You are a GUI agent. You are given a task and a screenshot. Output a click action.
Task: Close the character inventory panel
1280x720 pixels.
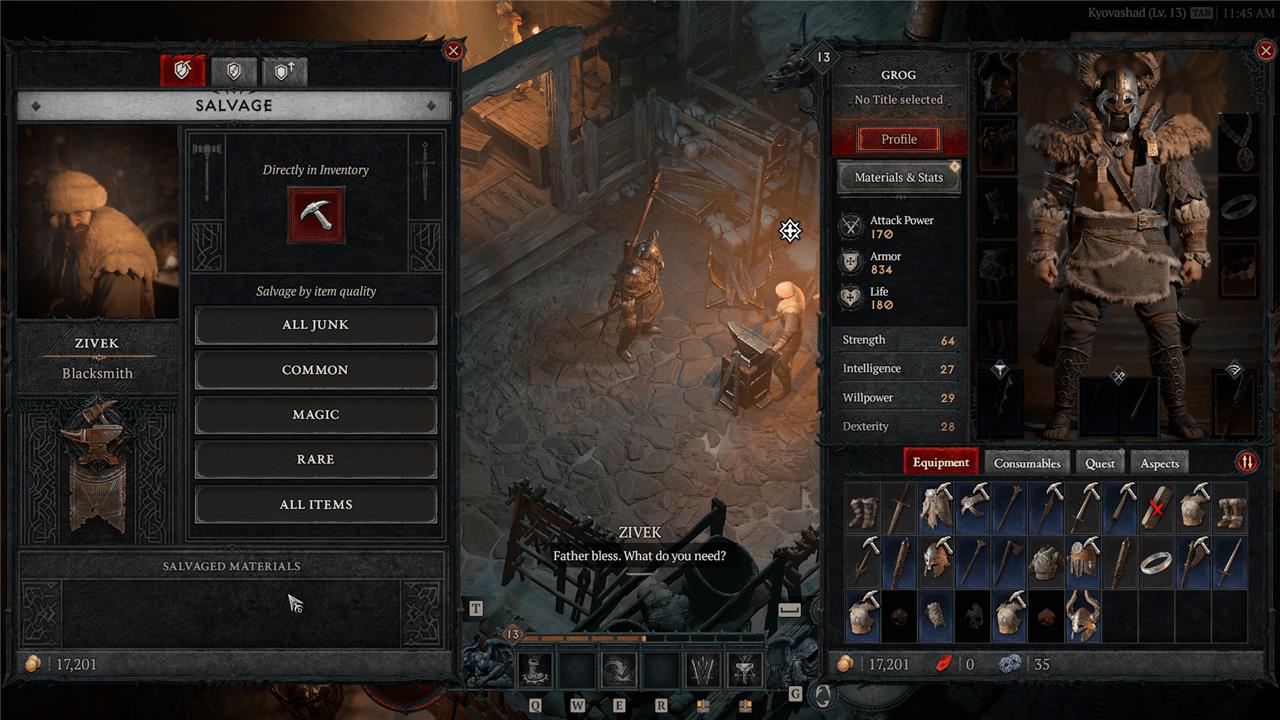pos(1265,50)
